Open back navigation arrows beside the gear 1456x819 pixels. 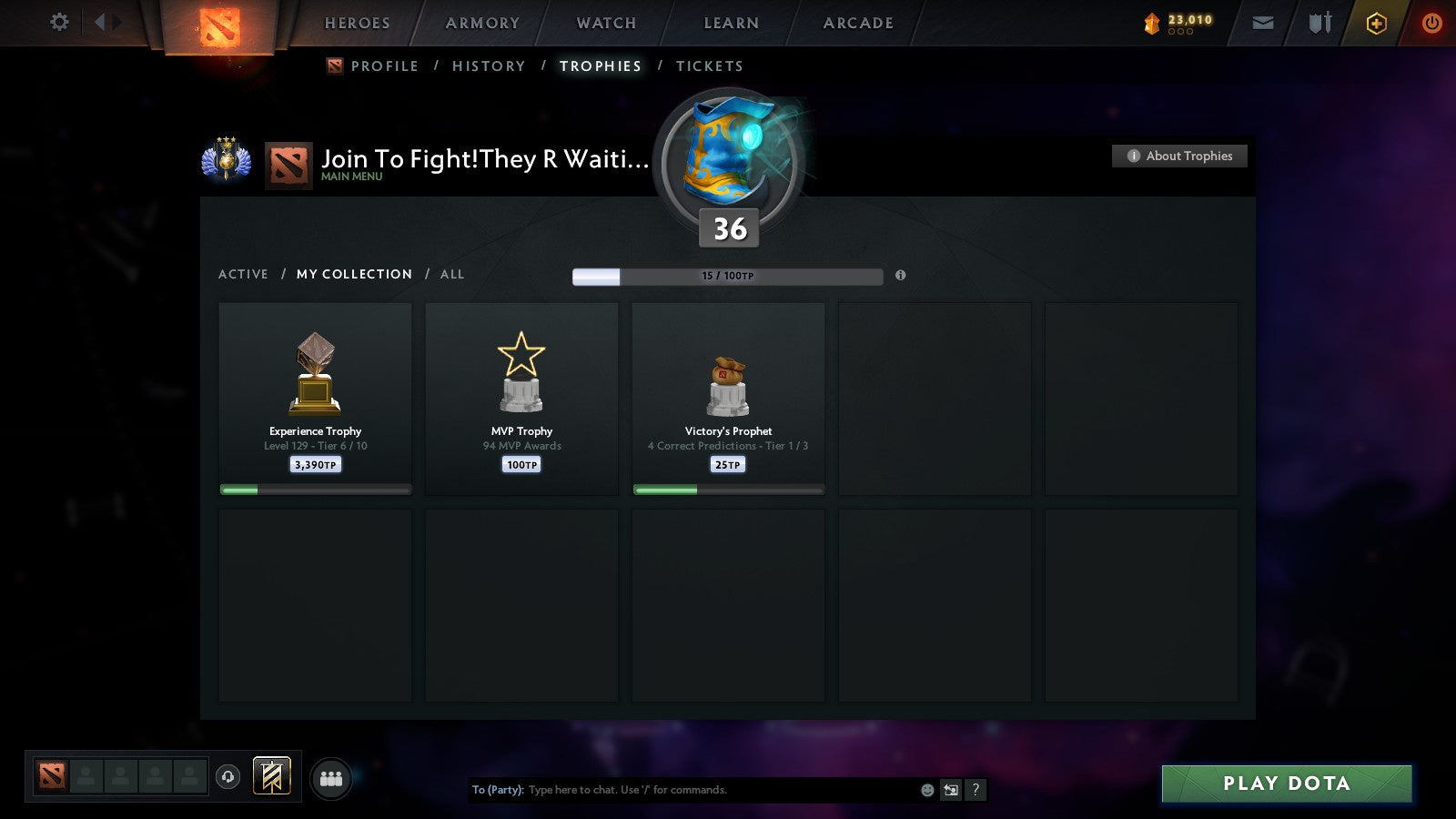[x=106, y=23]
